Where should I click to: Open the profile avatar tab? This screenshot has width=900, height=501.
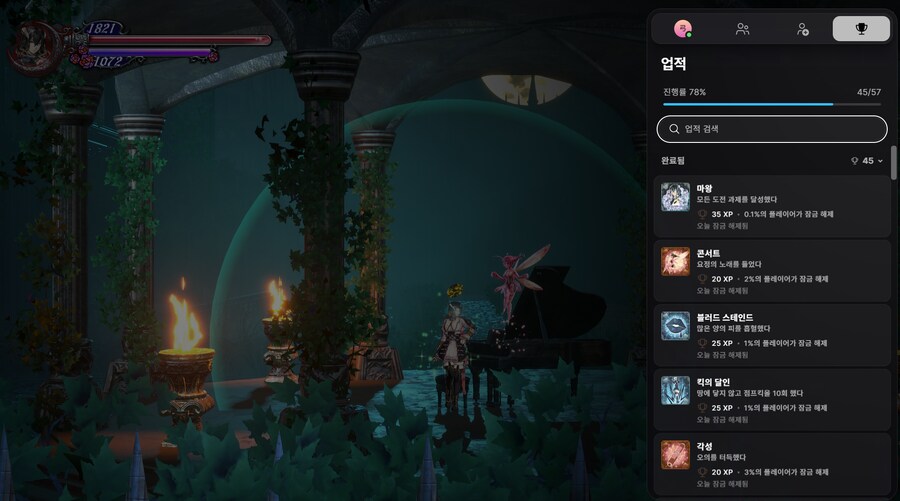click(683, 29)
